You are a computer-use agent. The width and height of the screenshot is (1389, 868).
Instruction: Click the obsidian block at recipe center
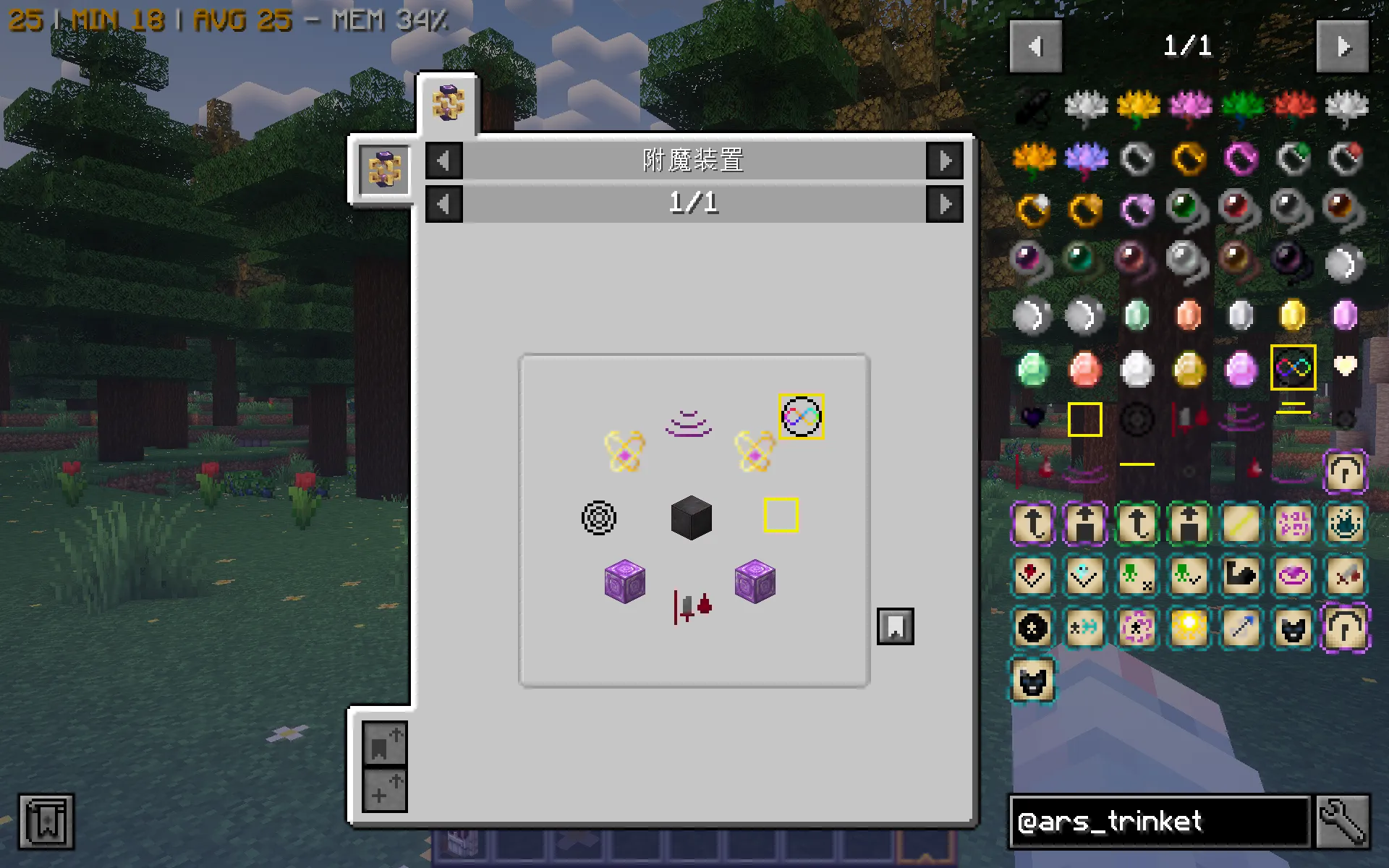coord(690,518)
